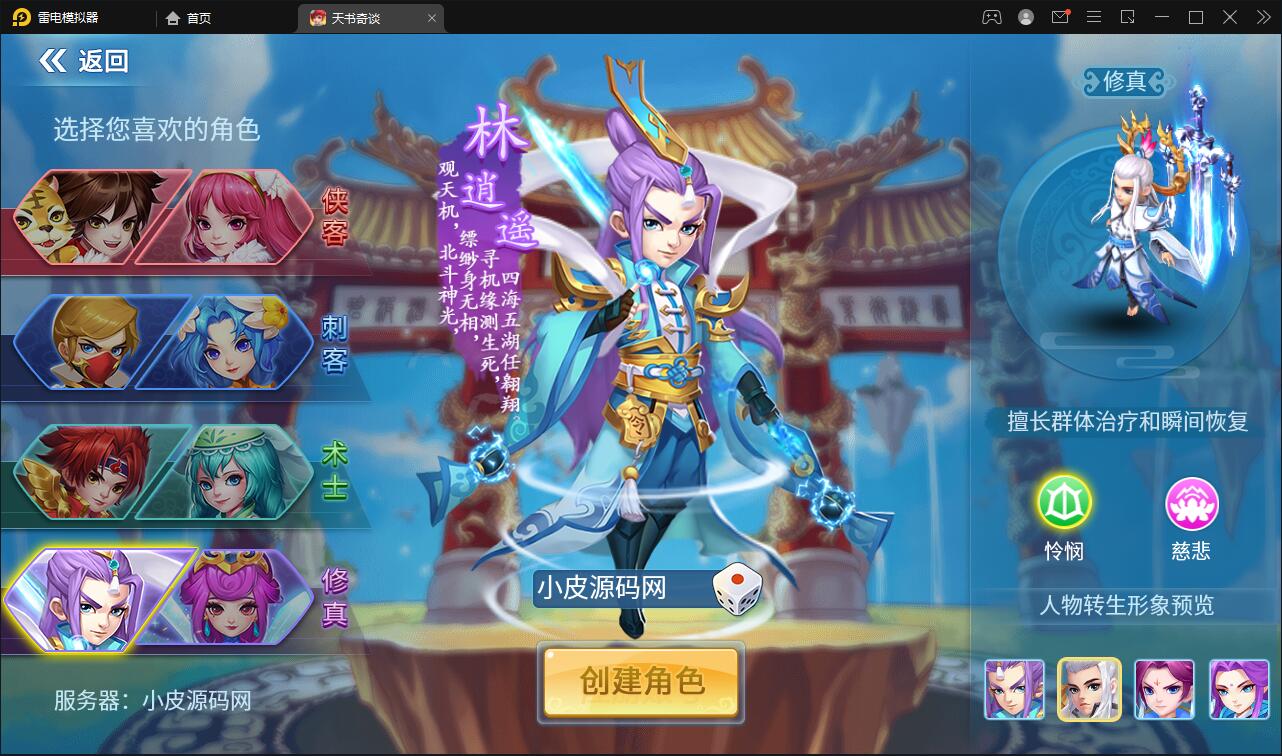
Task: Open the mail icon with red notification dot
Action: click(x=1060, y=17)
